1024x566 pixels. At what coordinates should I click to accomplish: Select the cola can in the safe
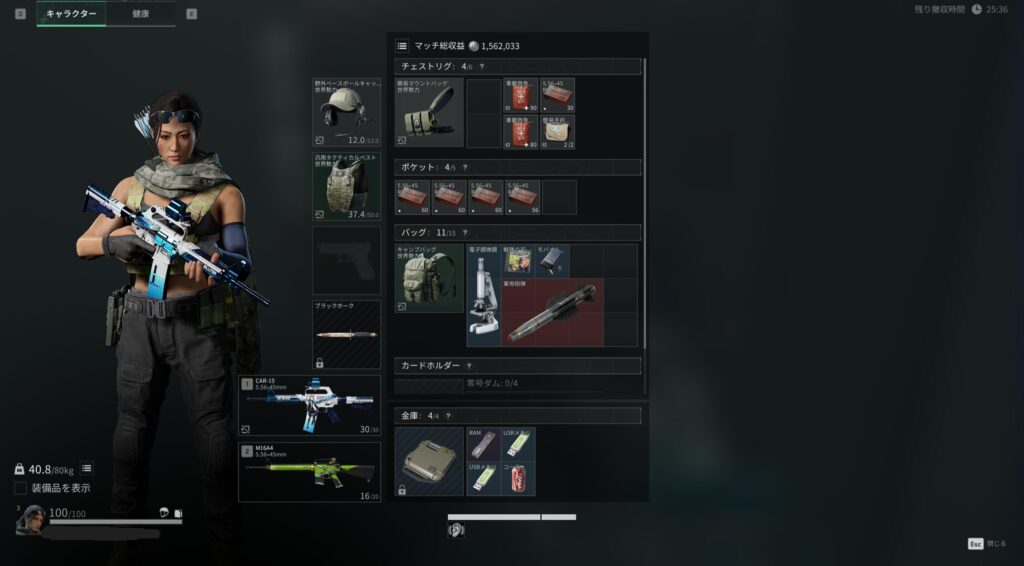coord(518,478)
